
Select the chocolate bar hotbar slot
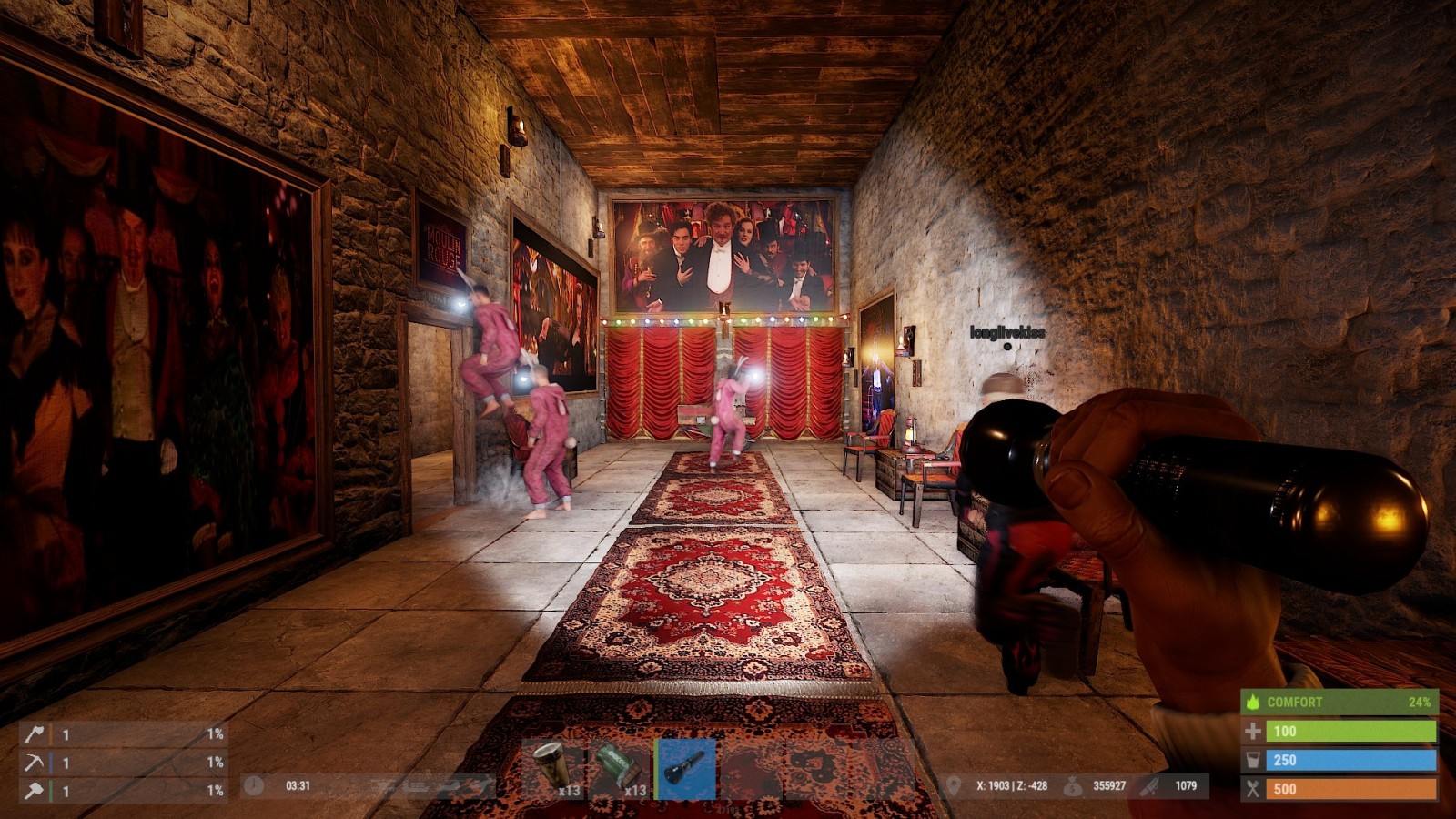tap(619, 767)
